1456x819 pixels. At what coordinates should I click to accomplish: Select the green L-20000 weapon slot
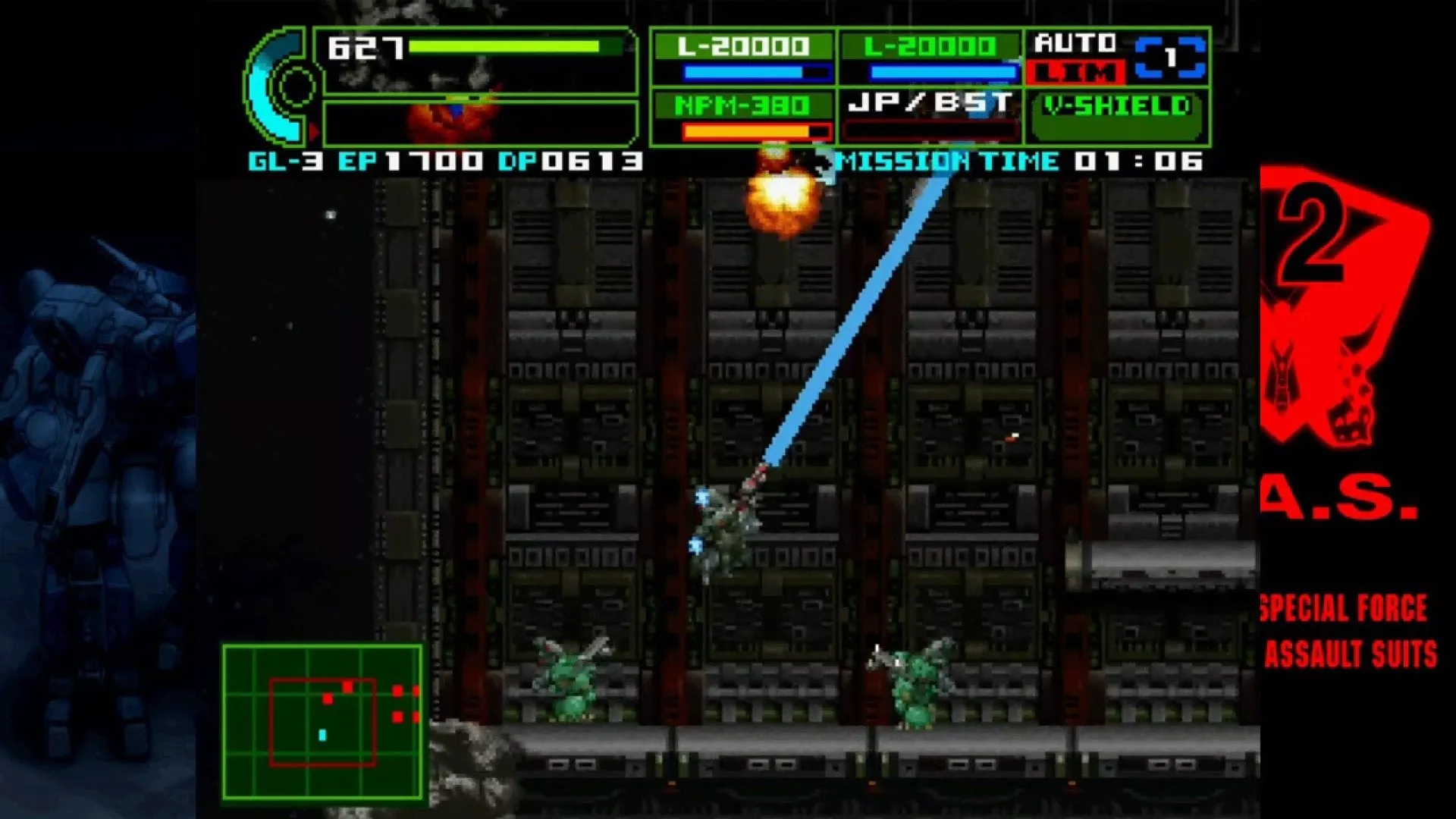930,58
